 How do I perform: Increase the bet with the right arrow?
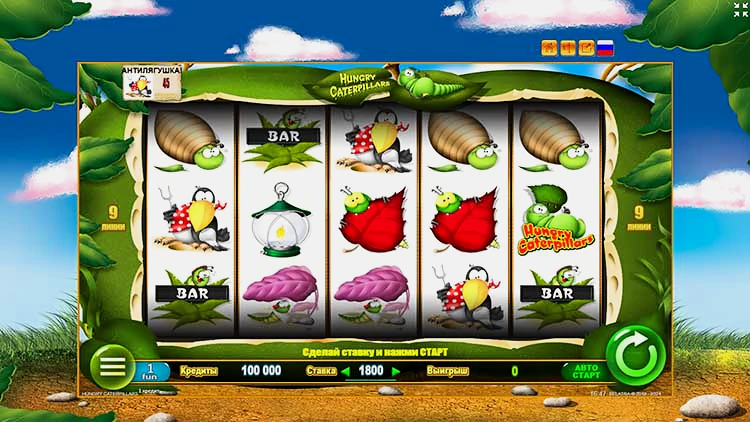point(396,371)
